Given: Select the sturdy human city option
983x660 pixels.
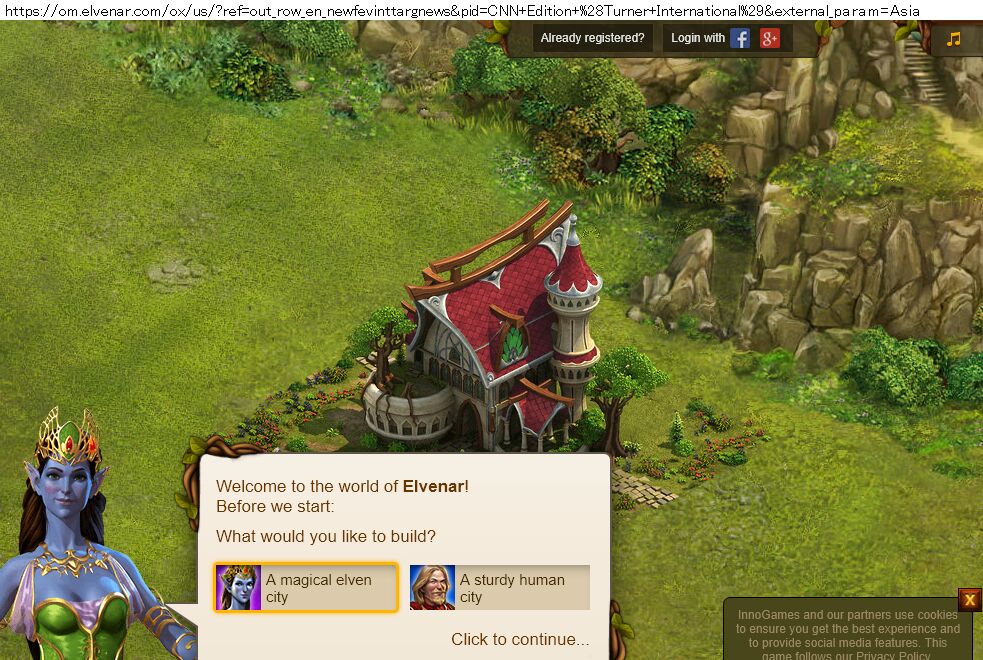Looking at the screenshot, I should click(x=500, y=587).
